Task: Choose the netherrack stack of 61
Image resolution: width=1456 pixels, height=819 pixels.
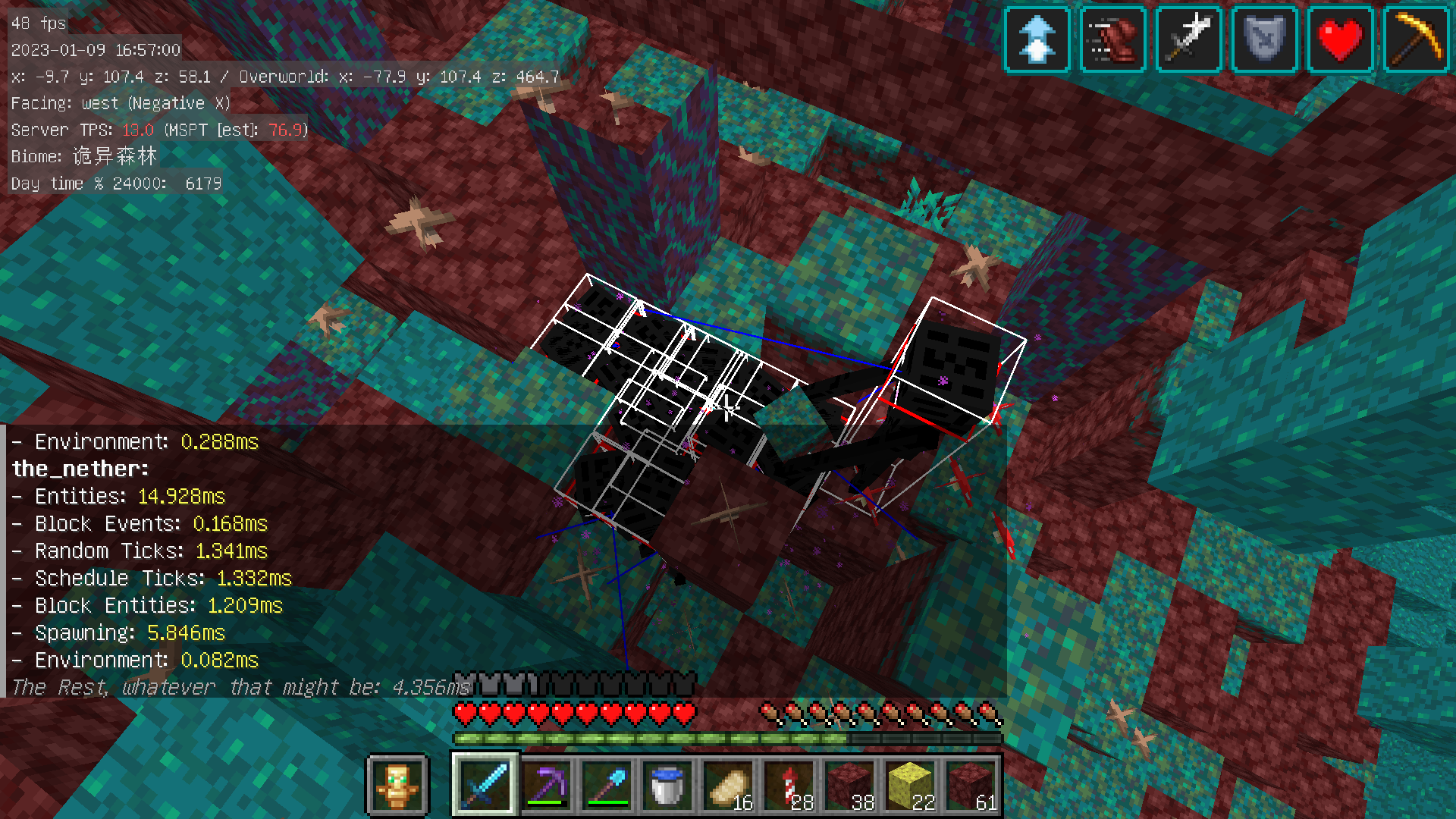Action: click(x=971, y=785)
